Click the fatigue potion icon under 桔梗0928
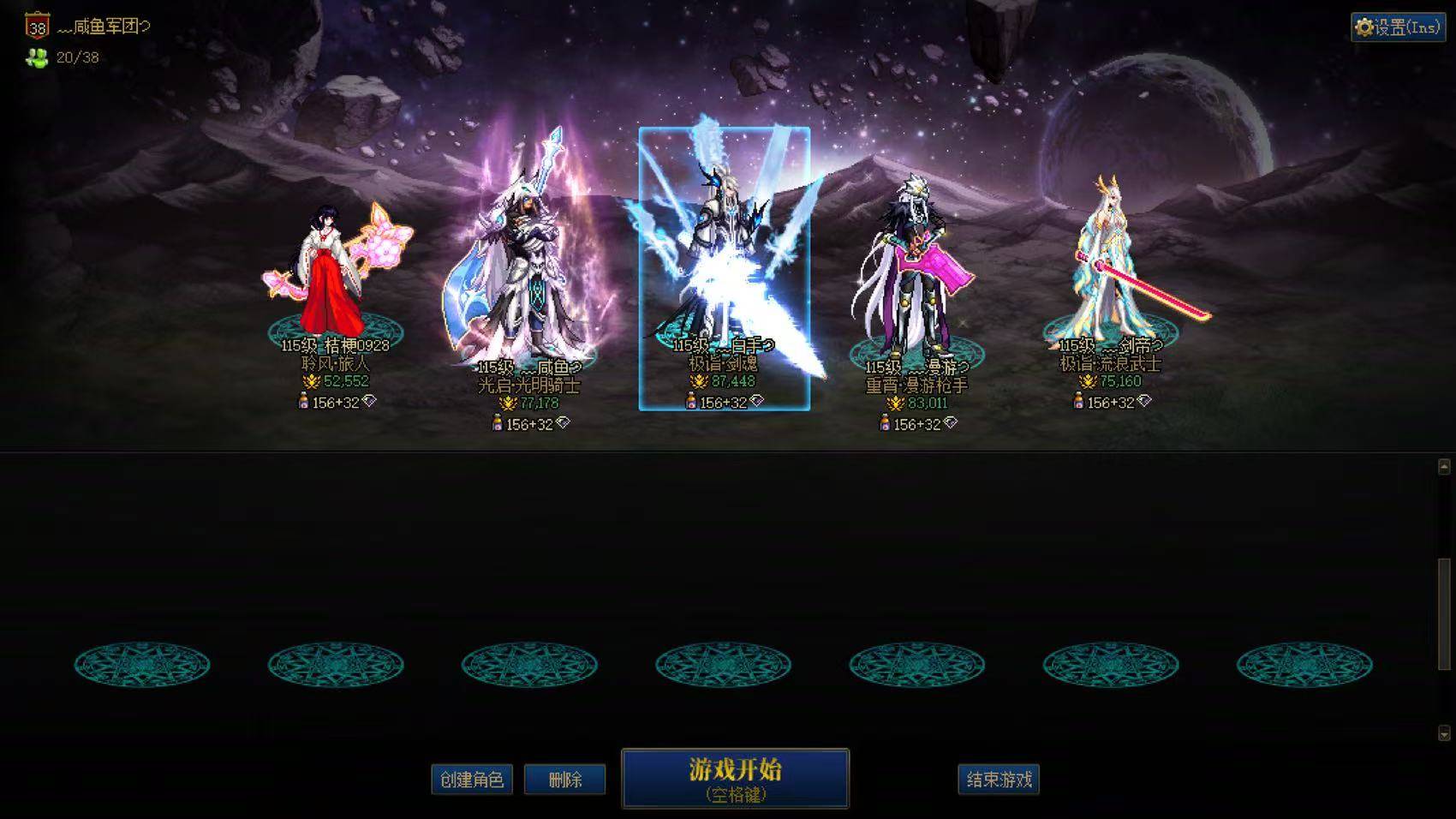Screen dimensions: 1456x819 point(304,401)
